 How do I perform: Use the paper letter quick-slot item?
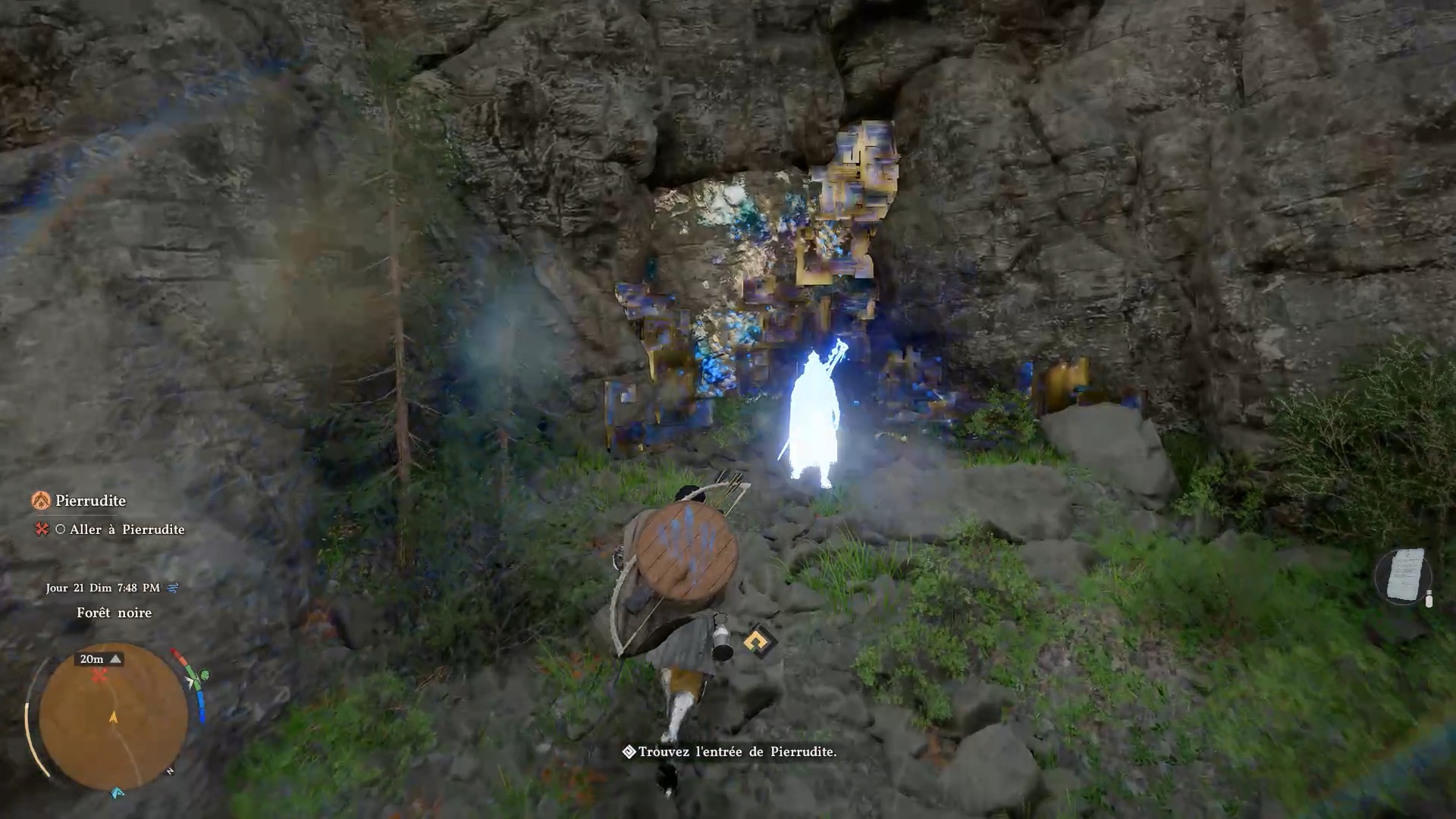point(1404,576)
